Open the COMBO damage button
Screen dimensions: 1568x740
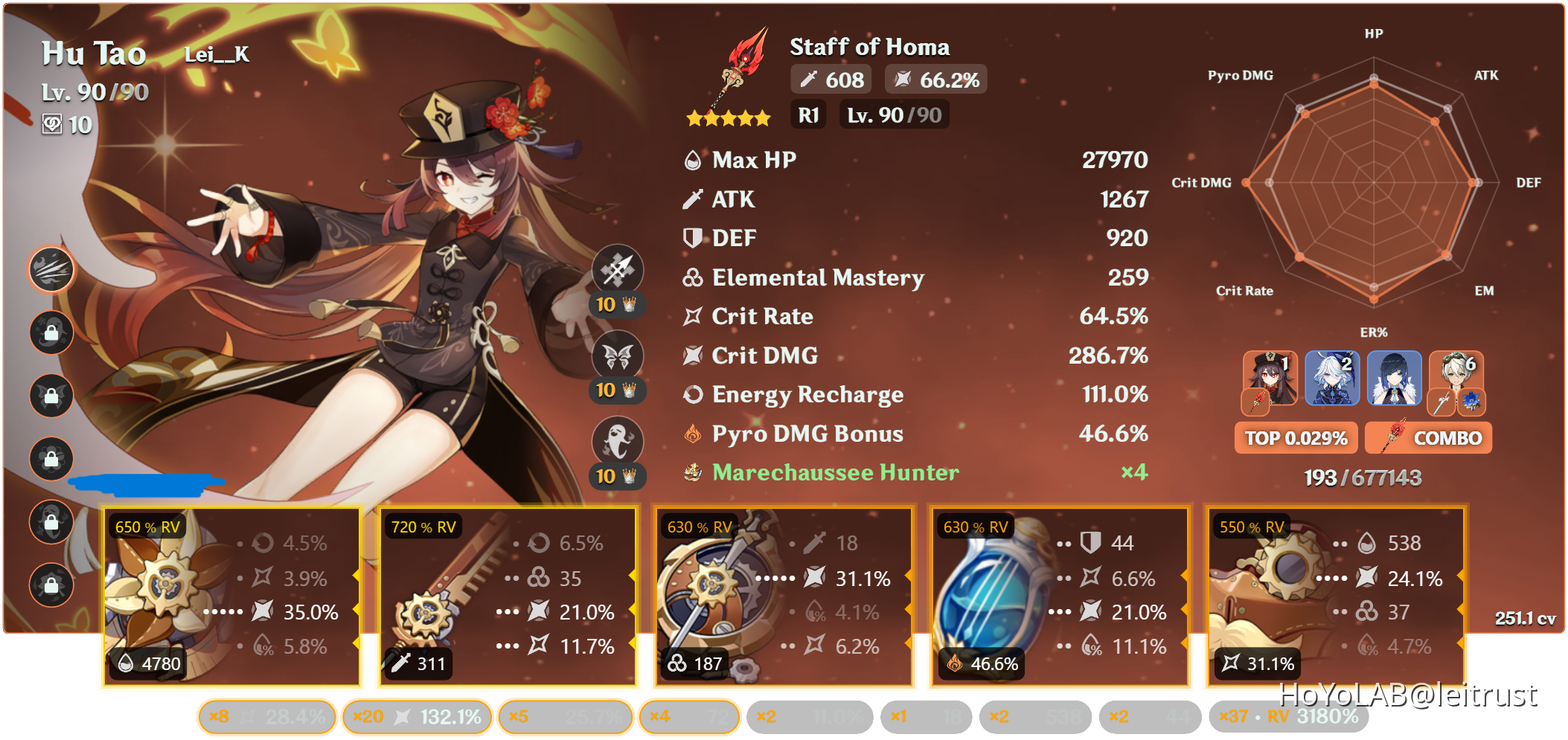(x=1428, y=438)
